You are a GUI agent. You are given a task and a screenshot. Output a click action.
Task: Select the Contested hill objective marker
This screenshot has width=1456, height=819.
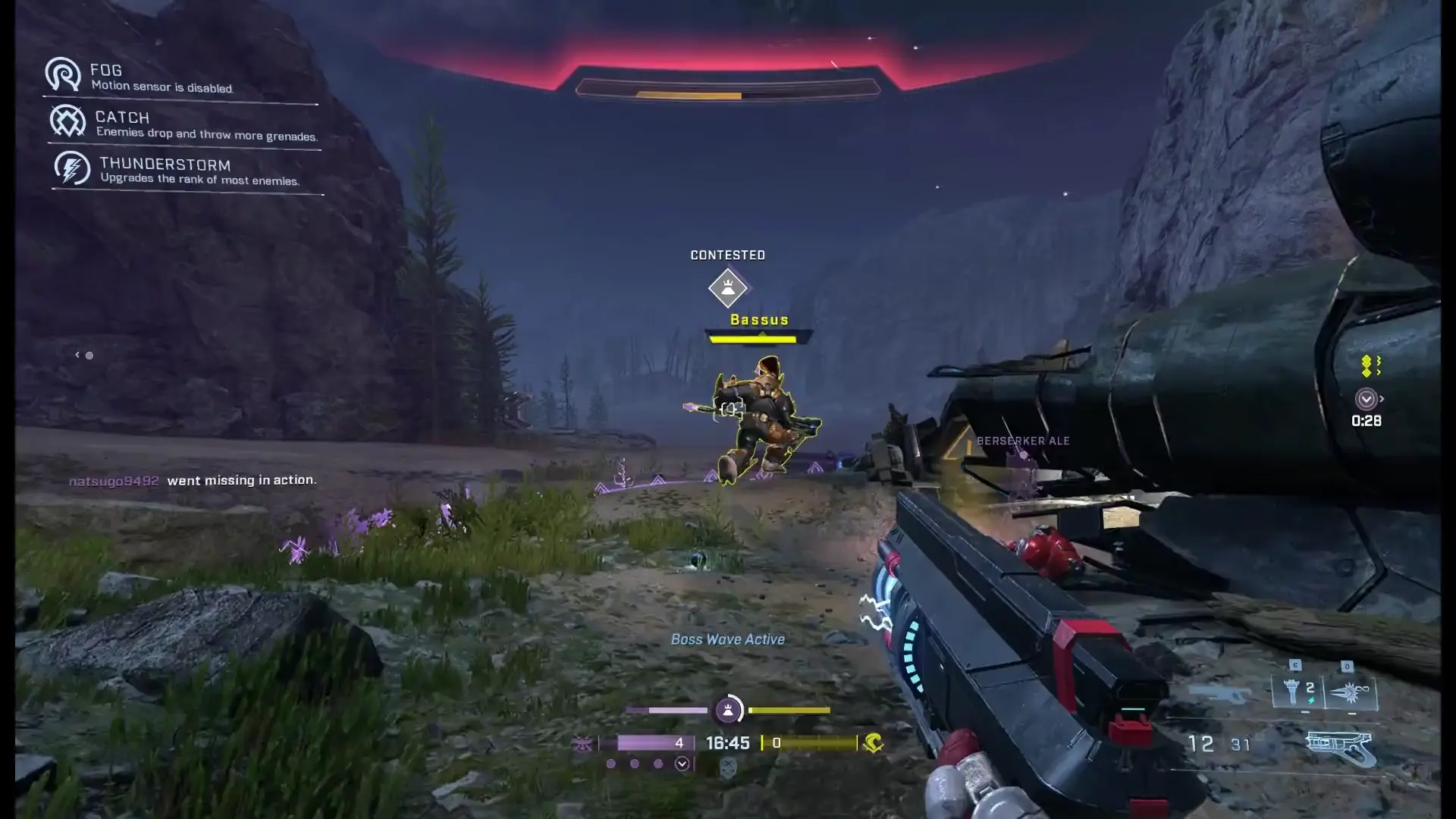coord(728,287)
